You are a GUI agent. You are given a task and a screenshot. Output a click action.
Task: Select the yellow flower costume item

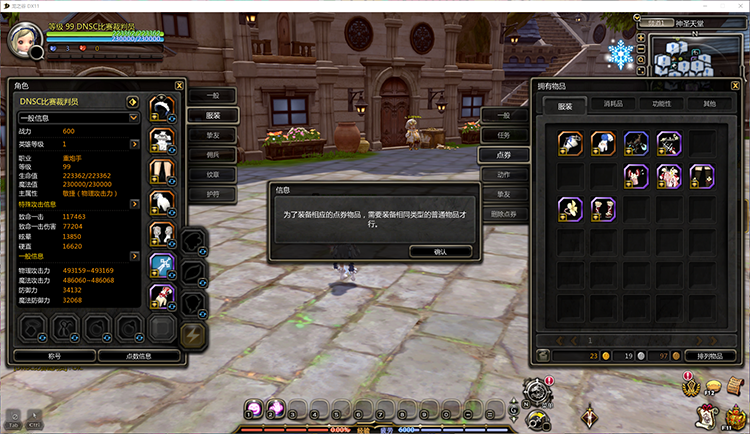pyautogui.click(x=571, y=208)
